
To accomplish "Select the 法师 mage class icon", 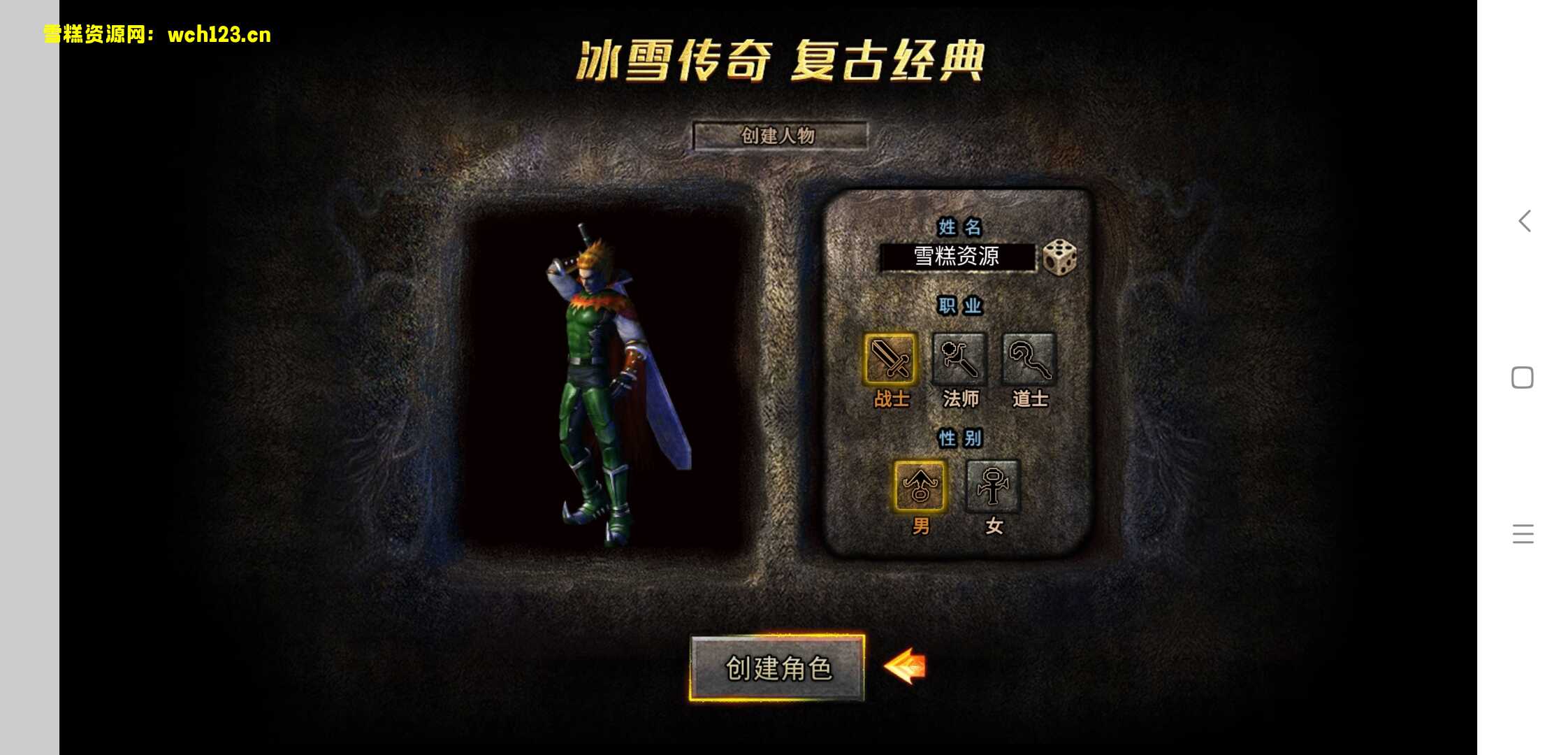I will click(x=959, y=359).
